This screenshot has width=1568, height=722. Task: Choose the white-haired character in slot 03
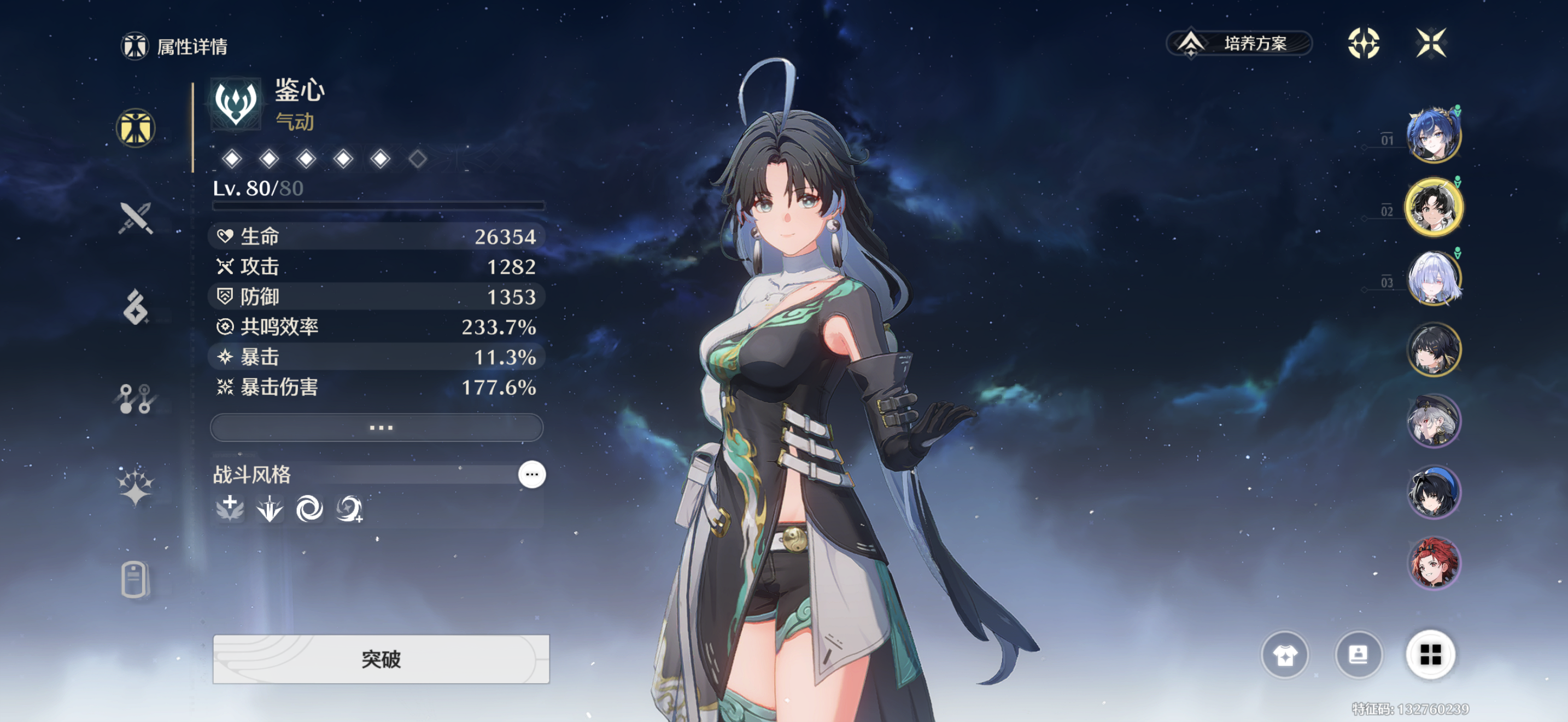[x=1433, y=278]
